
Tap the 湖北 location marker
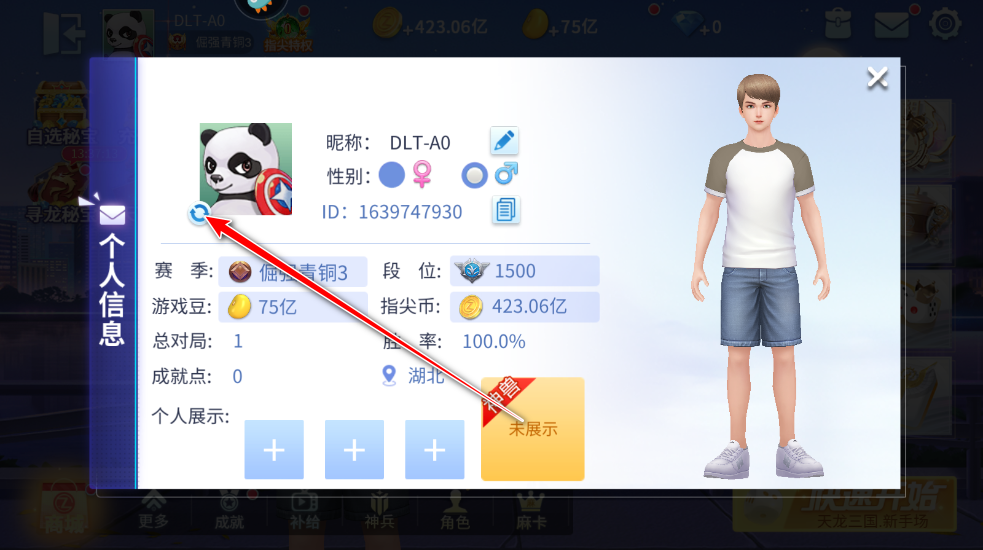(389, 375)
